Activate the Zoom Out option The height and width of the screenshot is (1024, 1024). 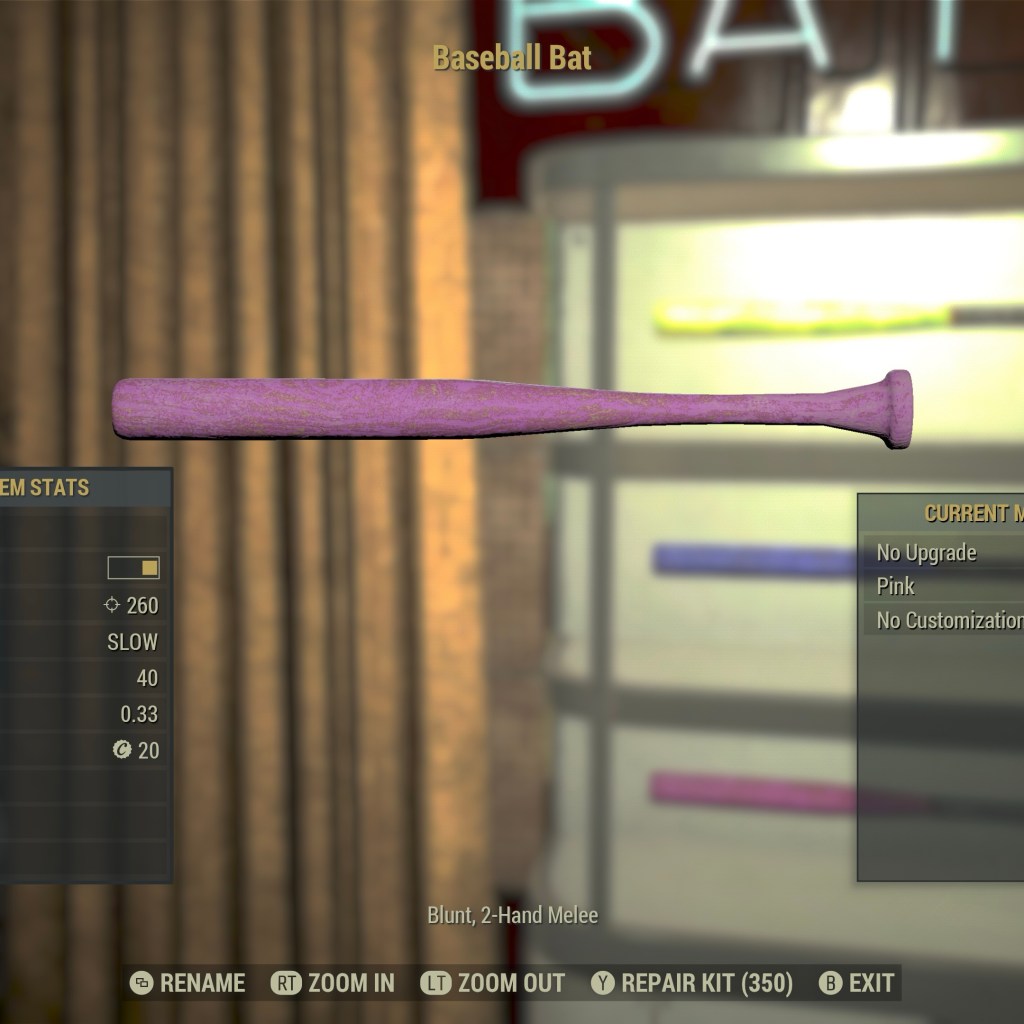tap(493, 983)
